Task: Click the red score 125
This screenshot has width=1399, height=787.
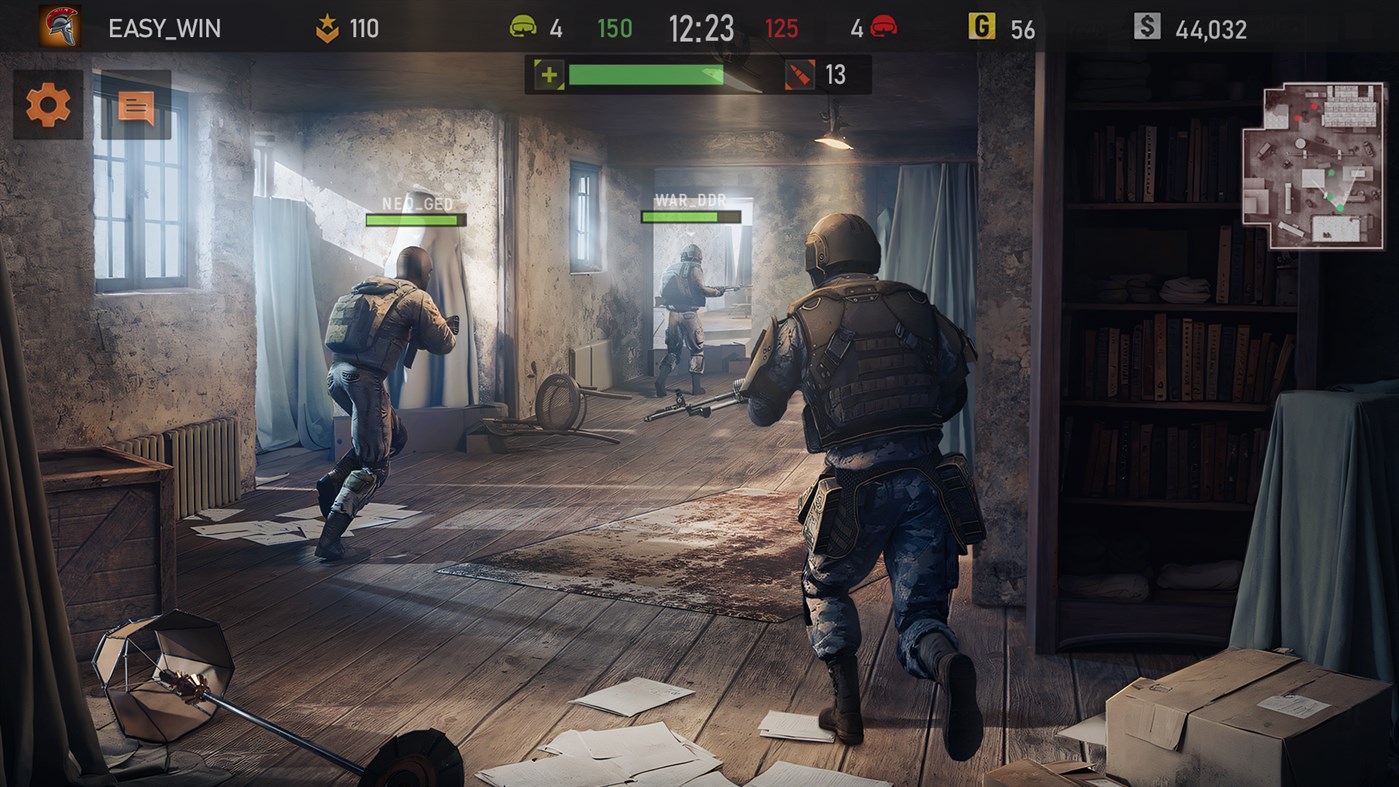Action: pos(780,27)
